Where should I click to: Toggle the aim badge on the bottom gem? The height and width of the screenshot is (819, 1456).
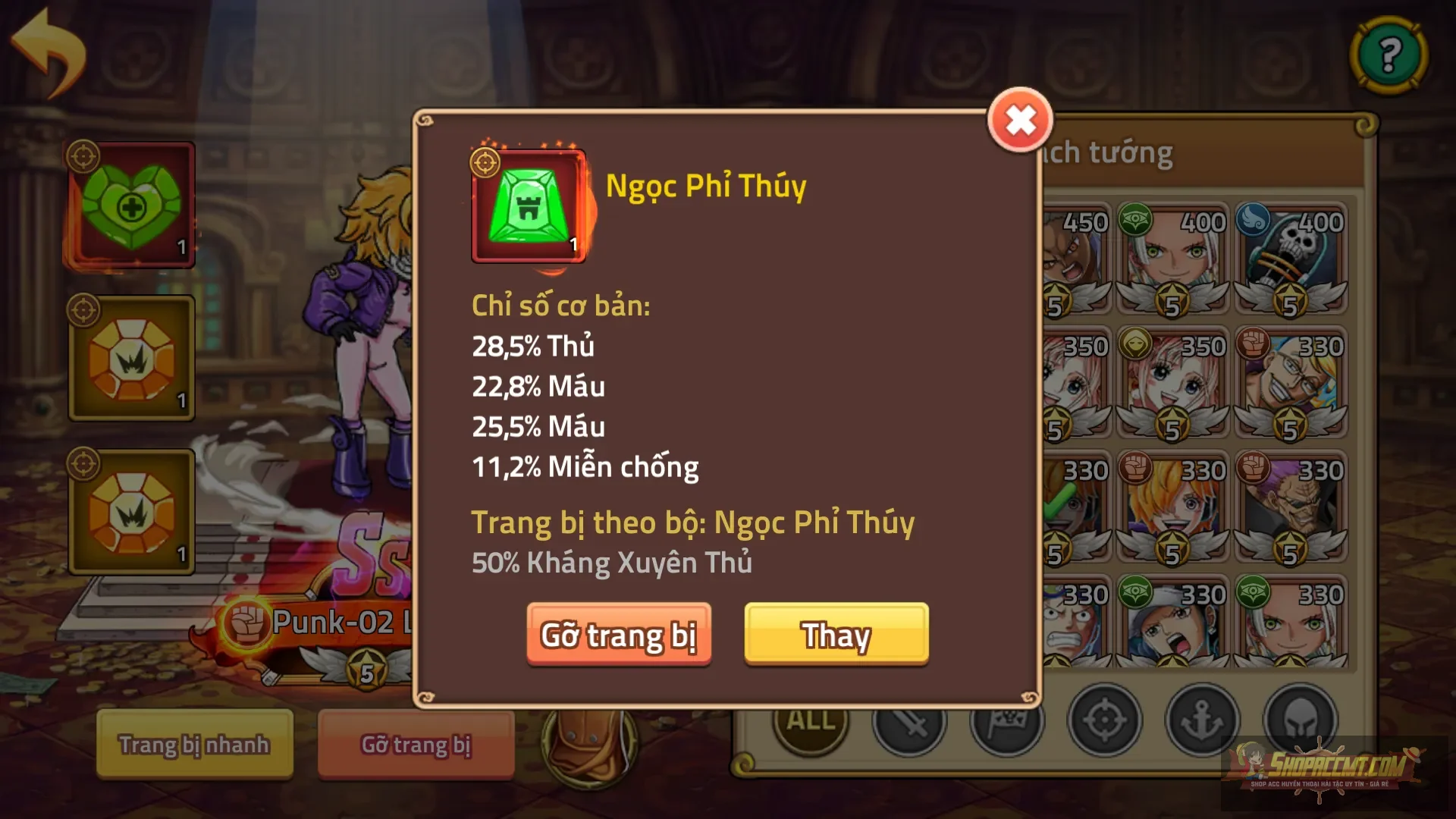pos(86,461)
